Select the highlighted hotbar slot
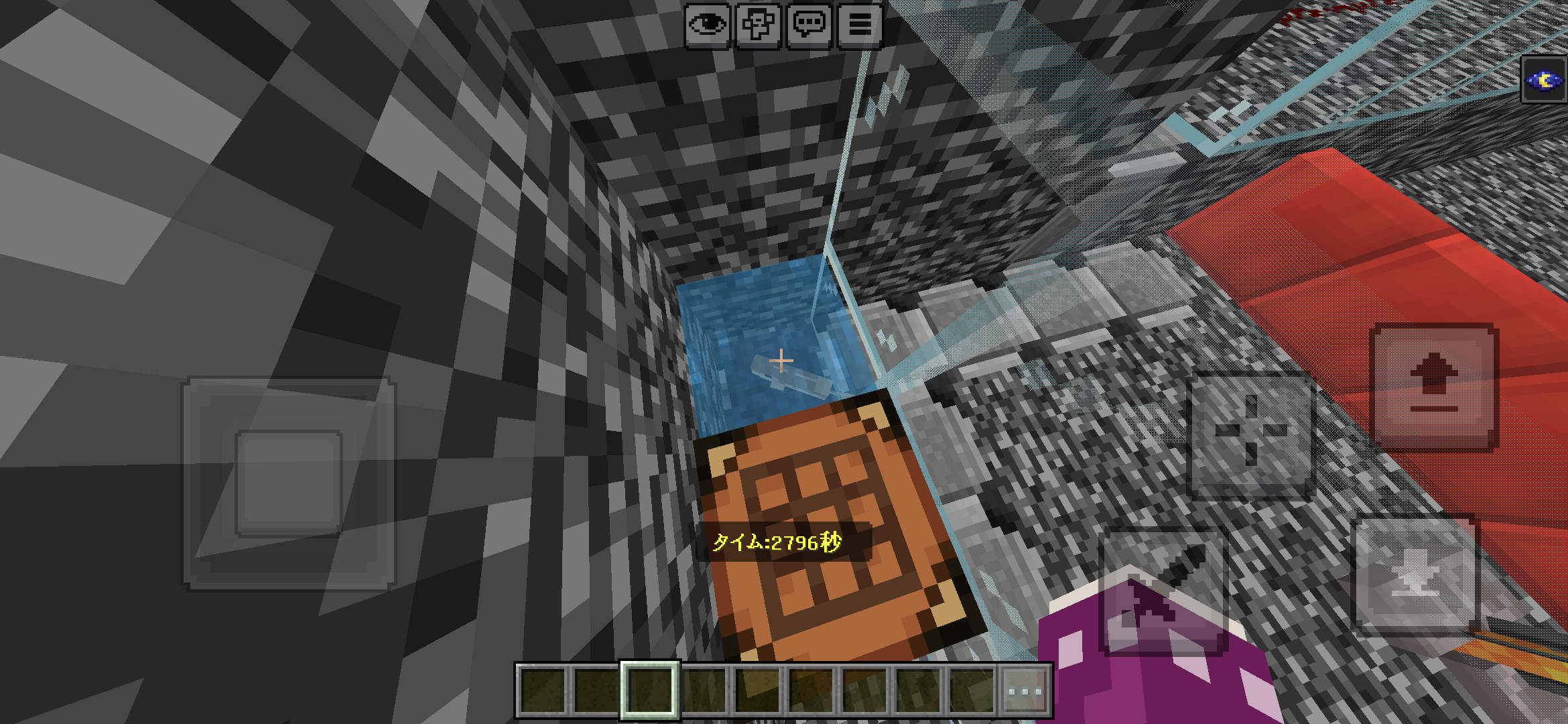 (x=650, y=690)
